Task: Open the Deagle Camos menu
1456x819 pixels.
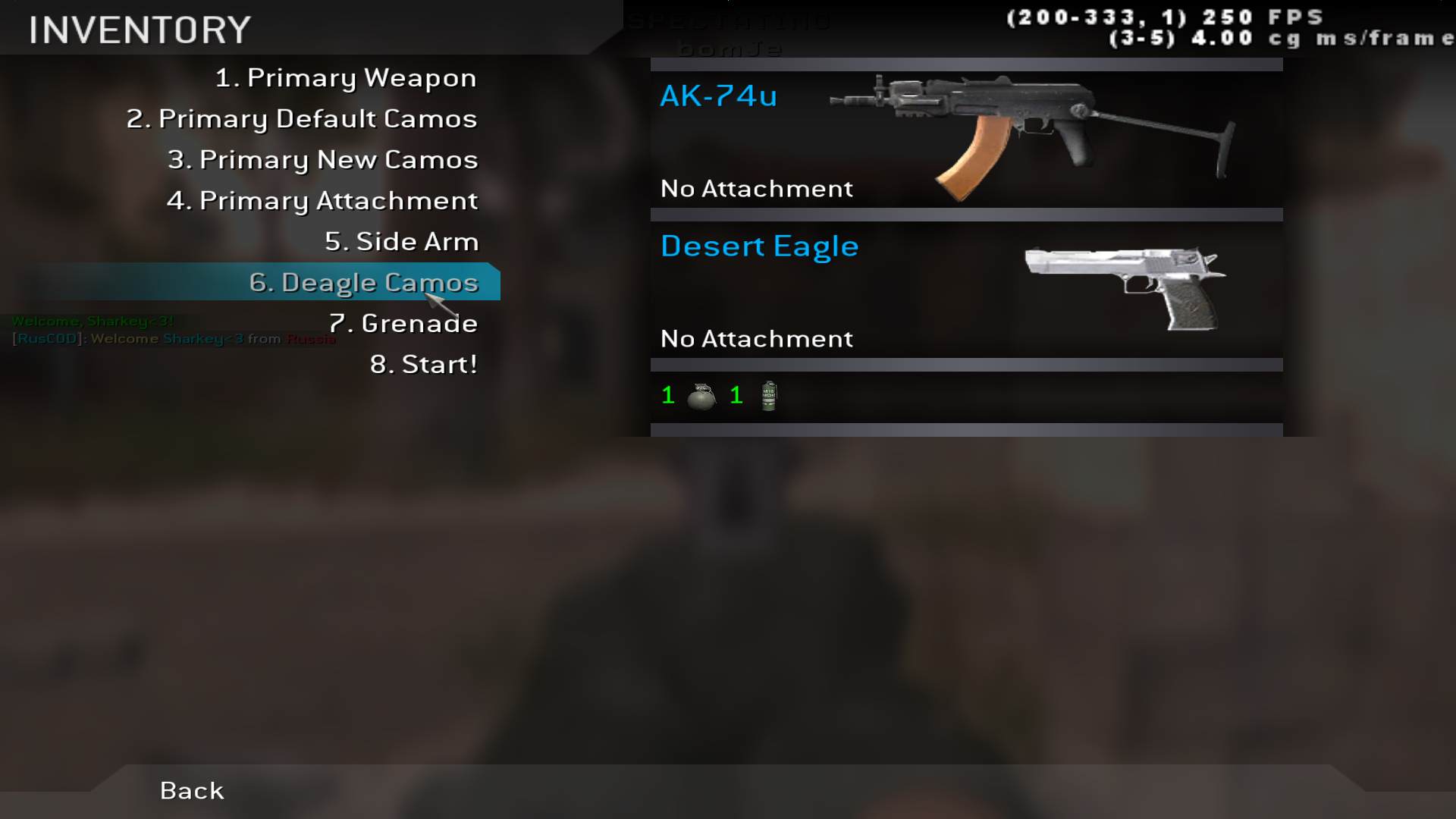Action: click(363, 283)
